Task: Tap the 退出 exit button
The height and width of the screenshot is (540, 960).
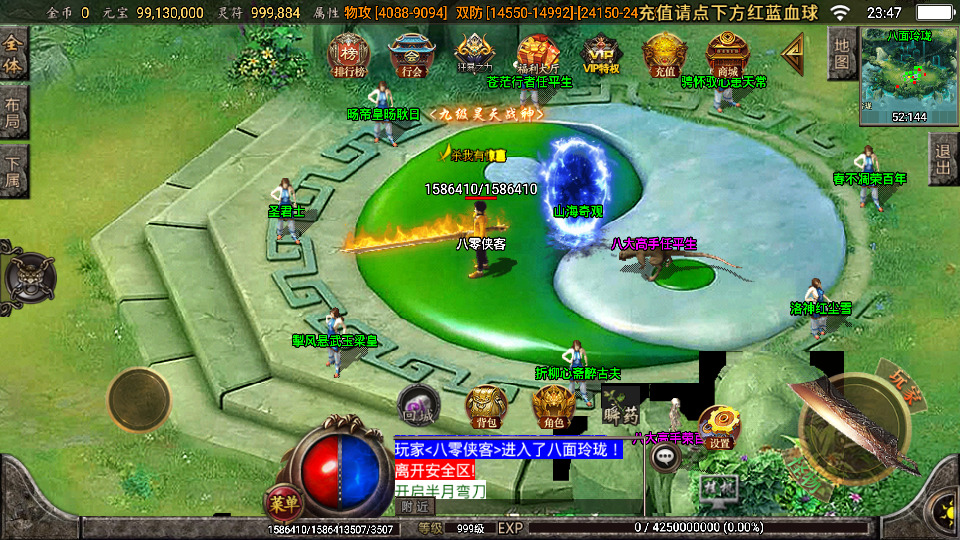Action: click(943, 159)
